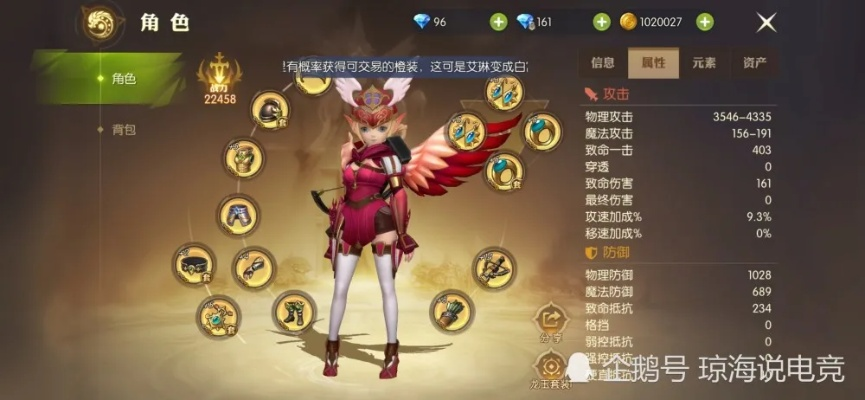
Task: Open the quiver off-hand slot
Action: 451,310
